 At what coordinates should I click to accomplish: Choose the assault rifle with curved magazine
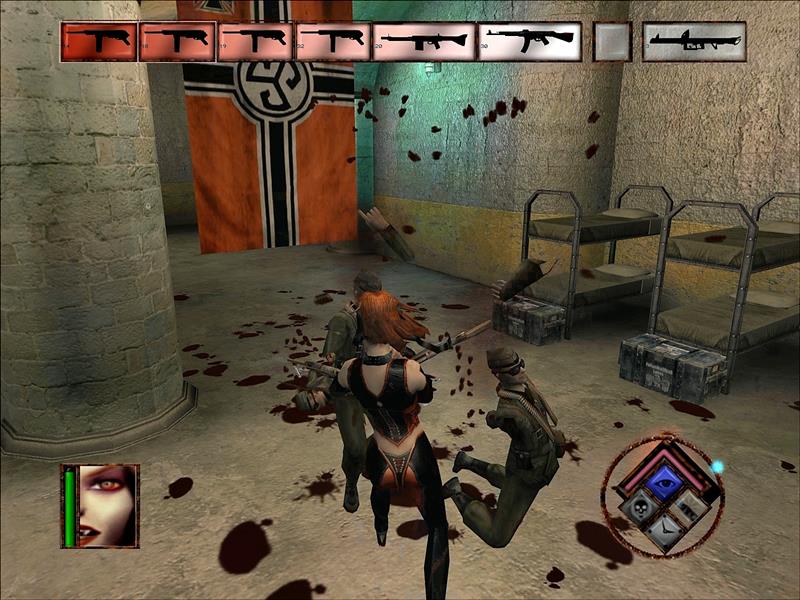pyautogui.click(x=529, y=42)
